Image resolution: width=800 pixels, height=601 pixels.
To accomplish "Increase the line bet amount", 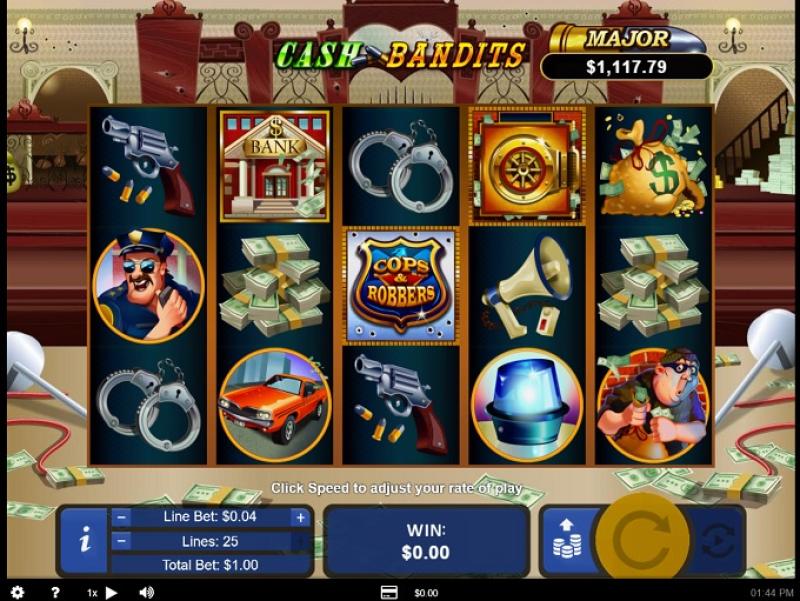I will click(299, 517).
